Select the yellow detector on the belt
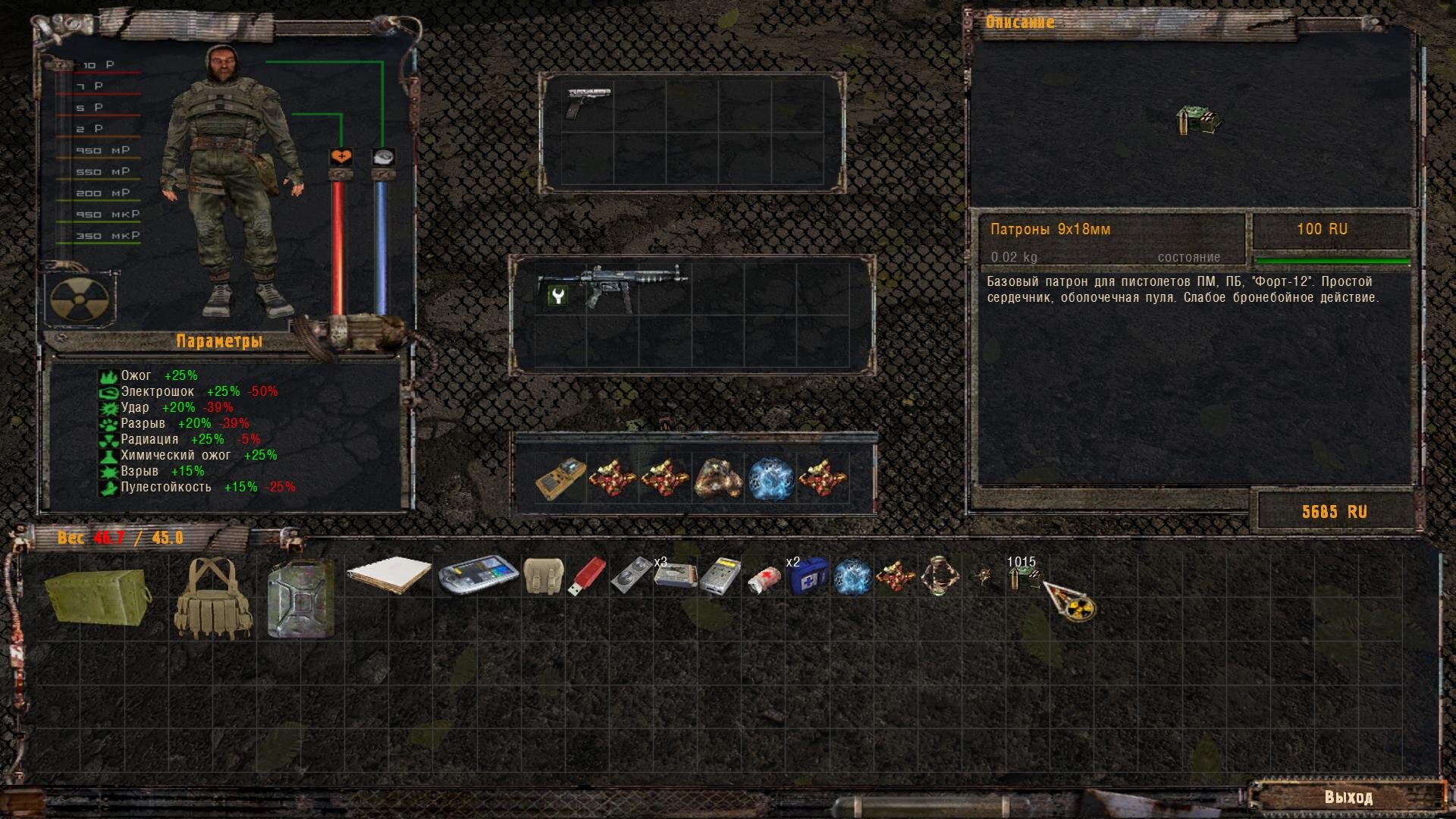1456x819 pixels. [x=560, y=479]
